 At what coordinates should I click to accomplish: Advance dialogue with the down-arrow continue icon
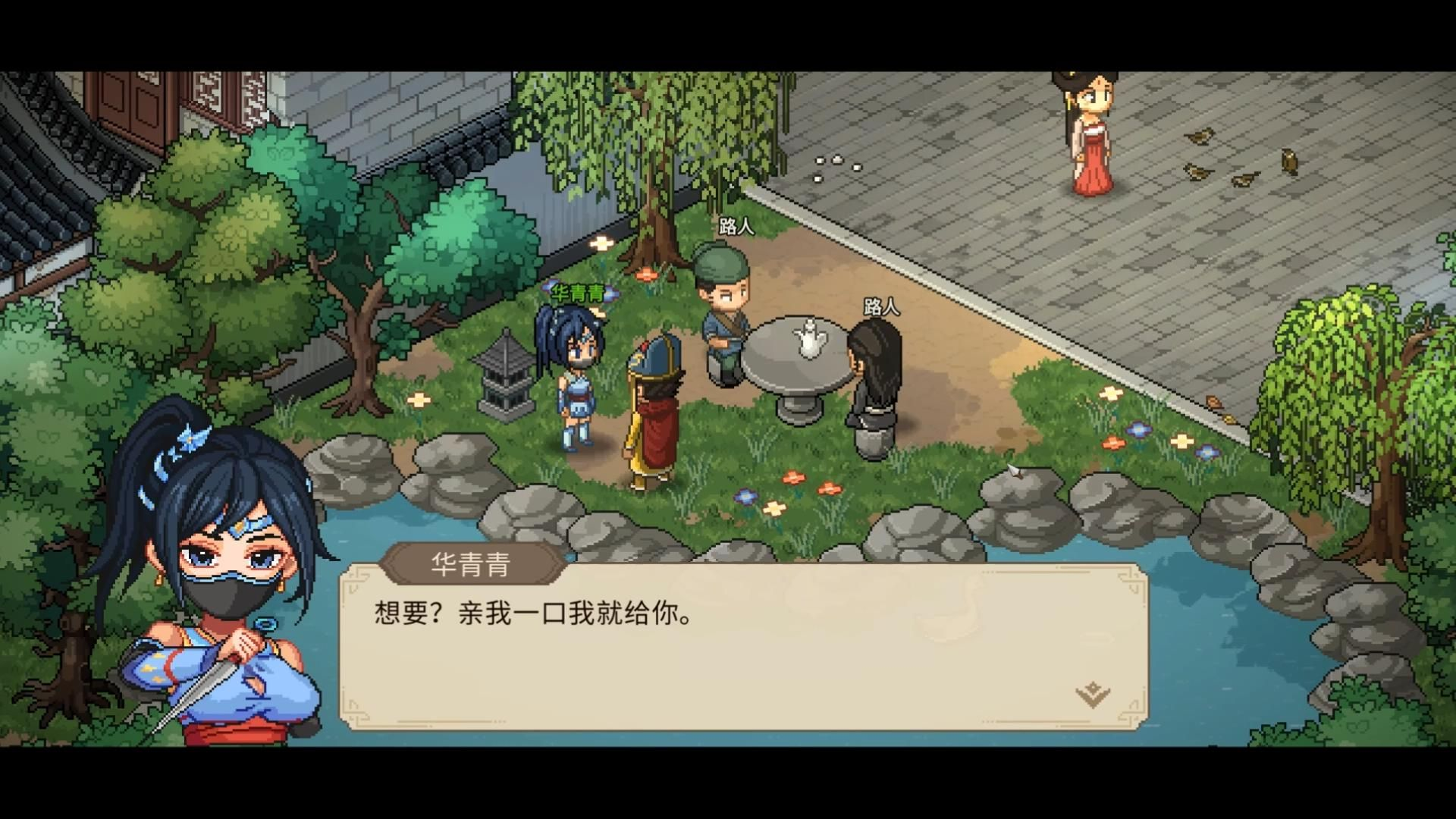pos(1093,694)
